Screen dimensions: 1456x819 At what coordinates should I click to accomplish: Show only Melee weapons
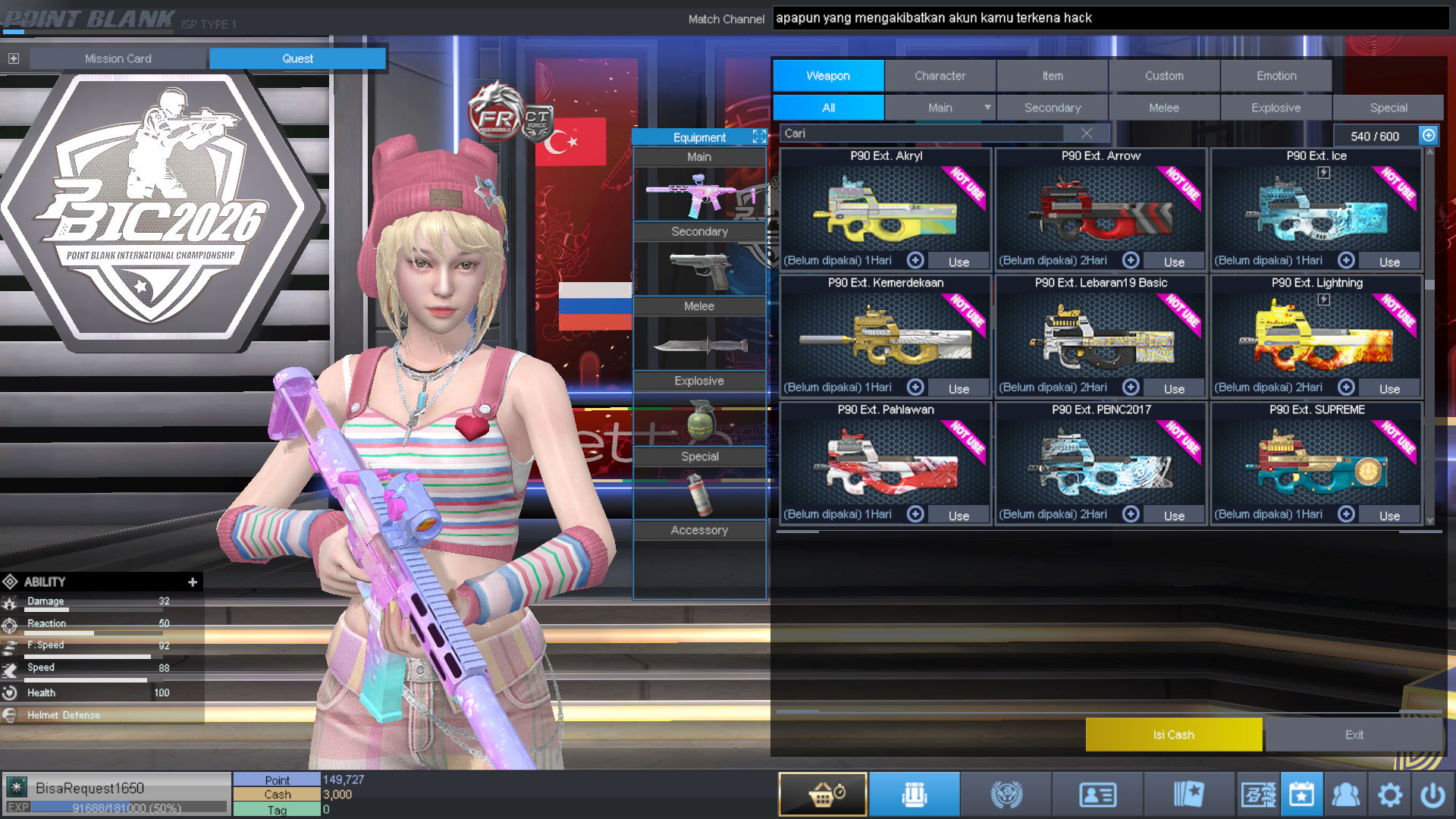coord(1164,108)
